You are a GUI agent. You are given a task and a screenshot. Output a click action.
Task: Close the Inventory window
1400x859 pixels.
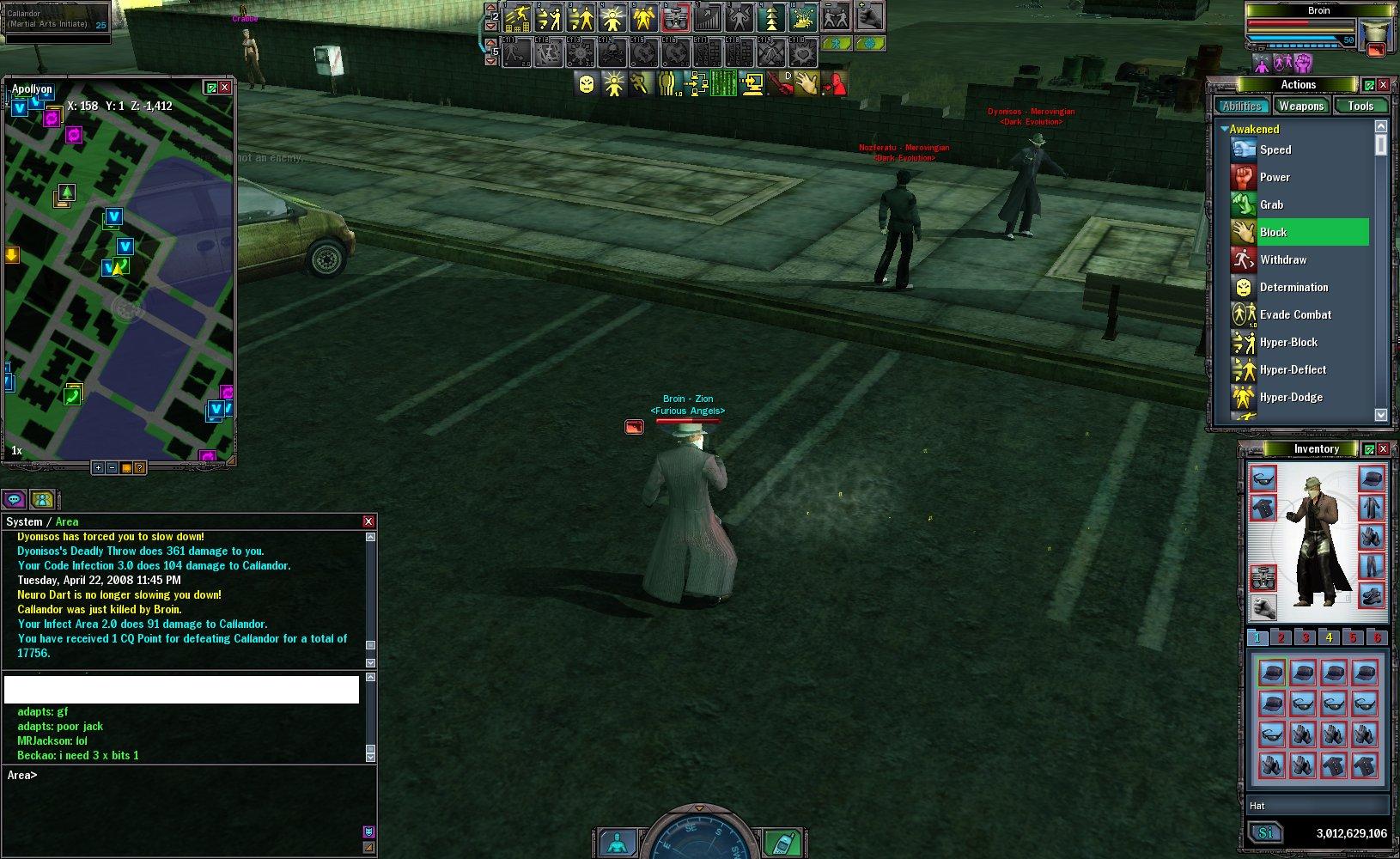(x=1383, y=449)
